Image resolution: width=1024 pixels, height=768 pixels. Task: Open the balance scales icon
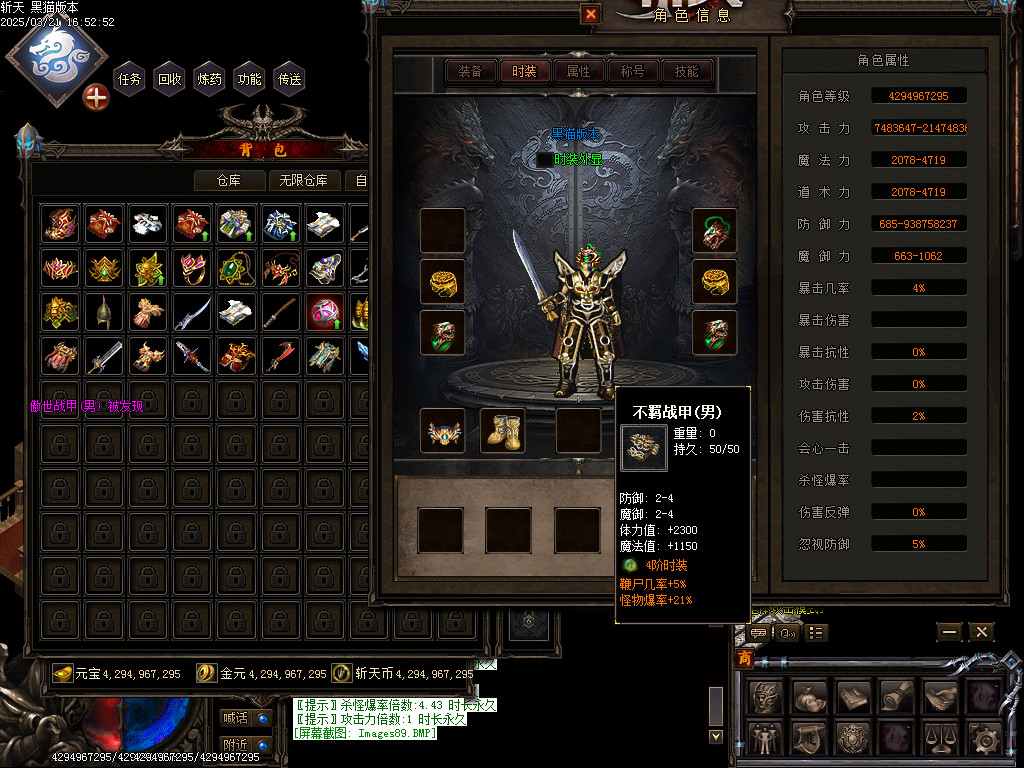click(942, 739)
